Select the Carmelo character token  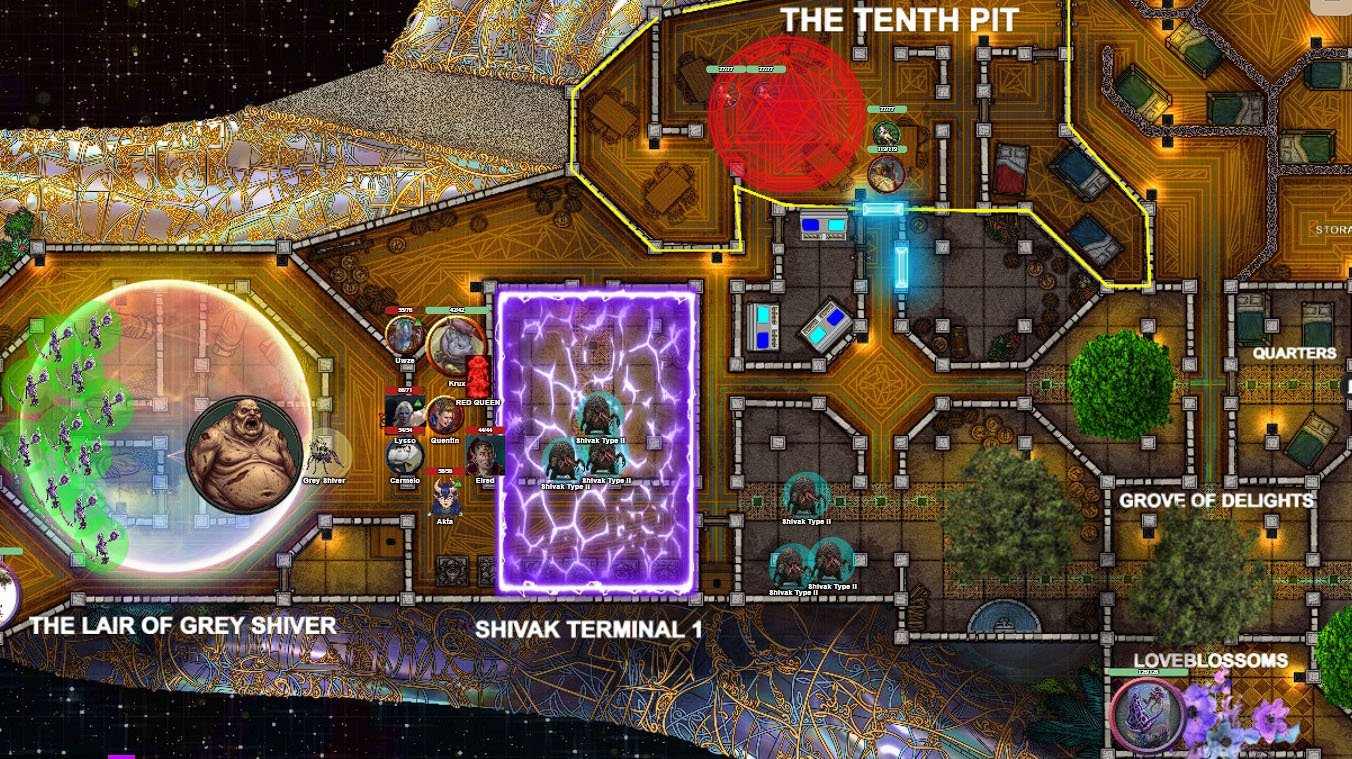405,456
